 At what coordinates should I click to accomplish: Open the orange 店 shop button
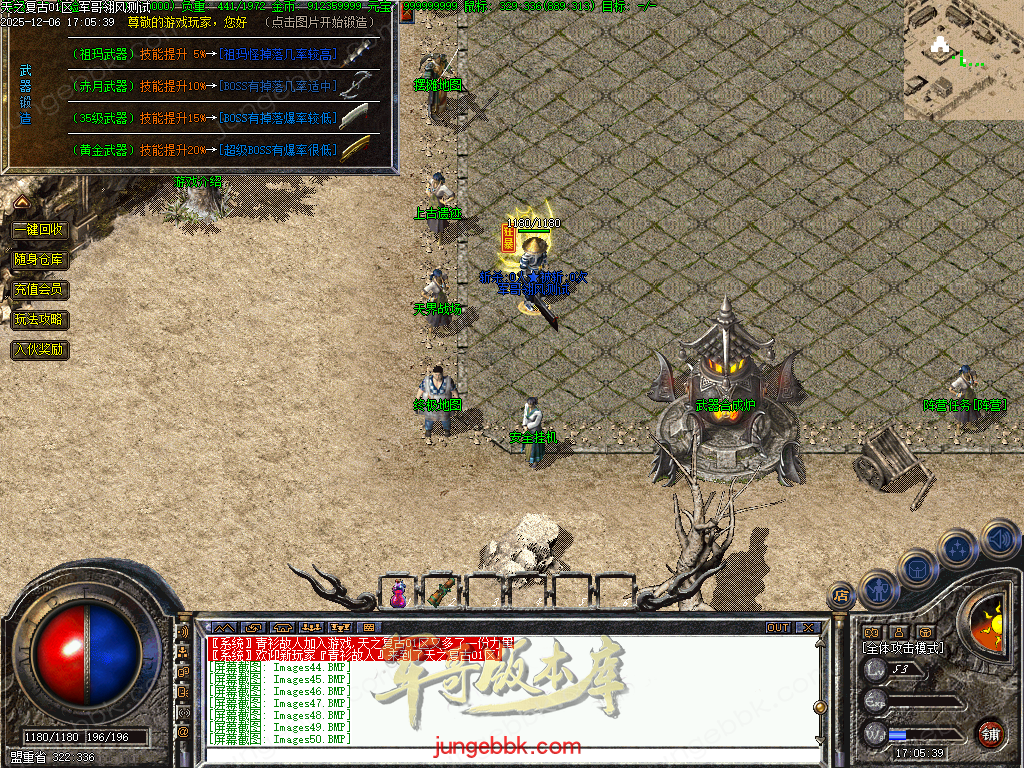pos(840,597)
